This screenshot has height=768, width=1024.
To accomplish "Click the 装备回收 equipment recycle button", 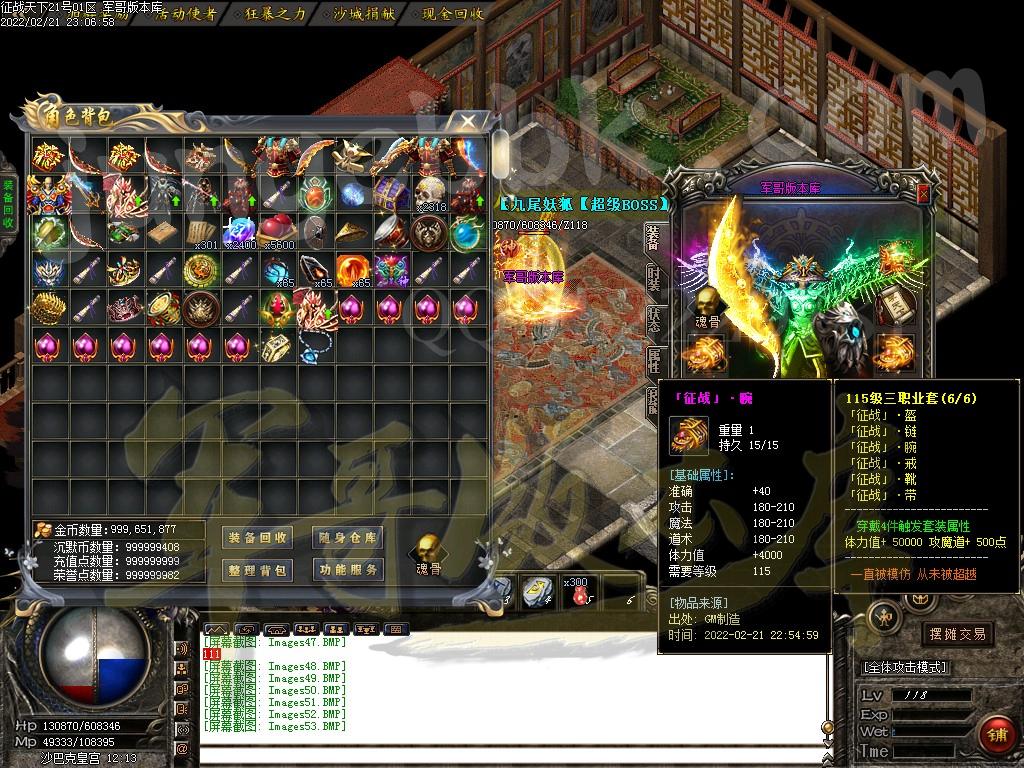I will pyautogui.click(x=258, y=538).
